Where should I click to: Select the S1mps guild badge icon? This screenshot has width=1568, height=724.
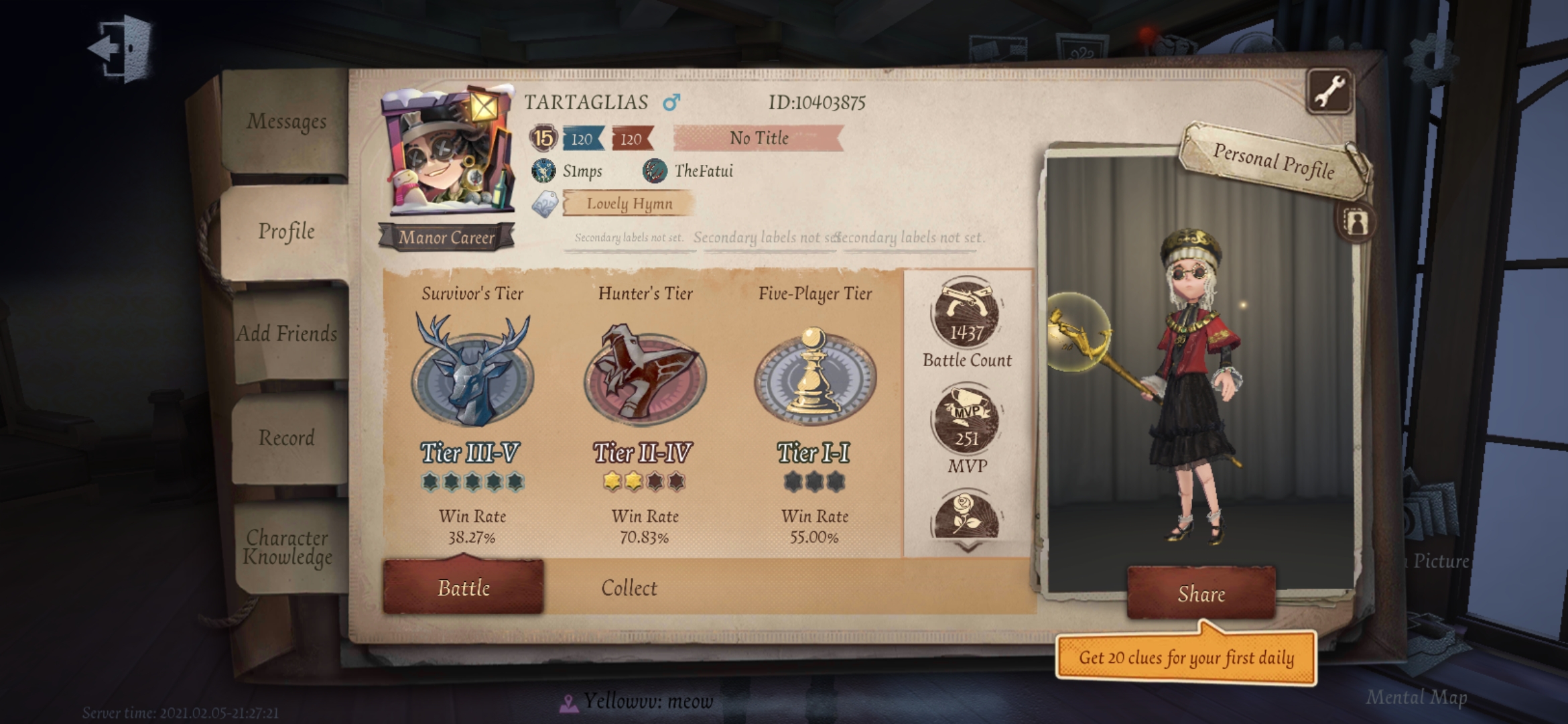pos(542,170)
